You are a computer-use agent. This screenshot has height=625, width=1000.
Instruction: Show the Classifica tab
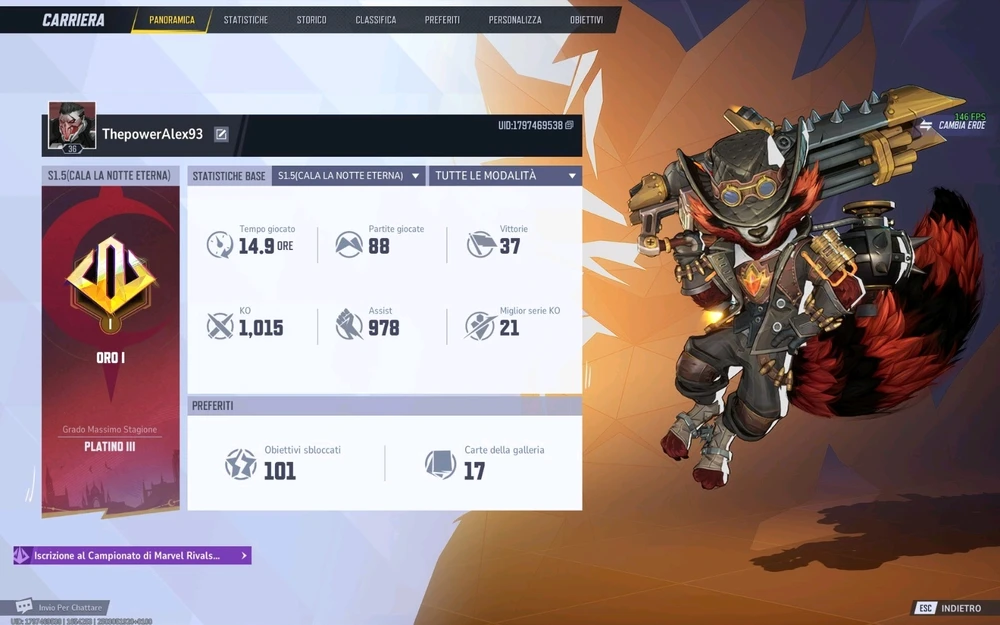pyautogui.click(x=375, y=20)
